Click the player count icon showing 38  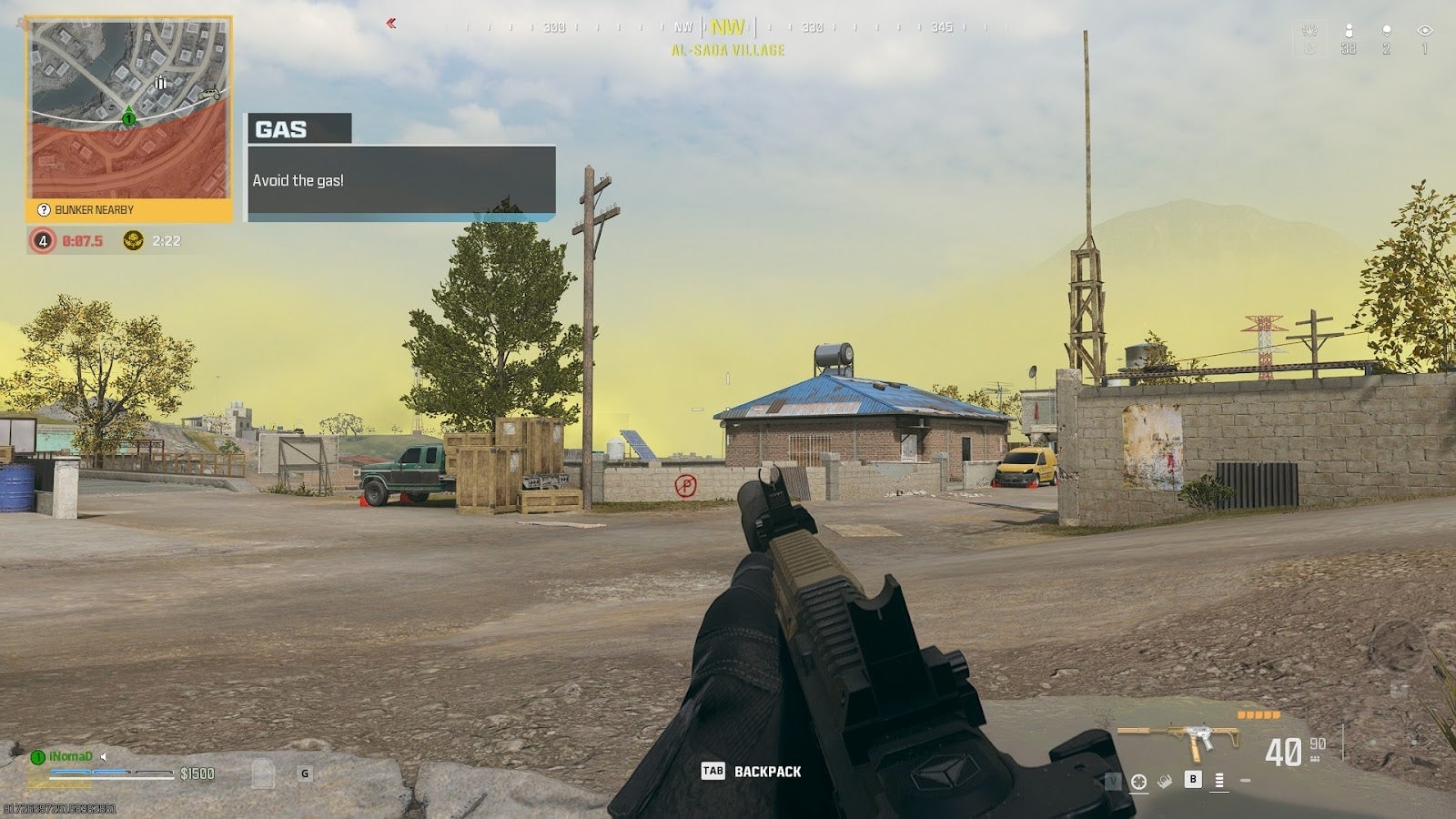click(1350, 30)
